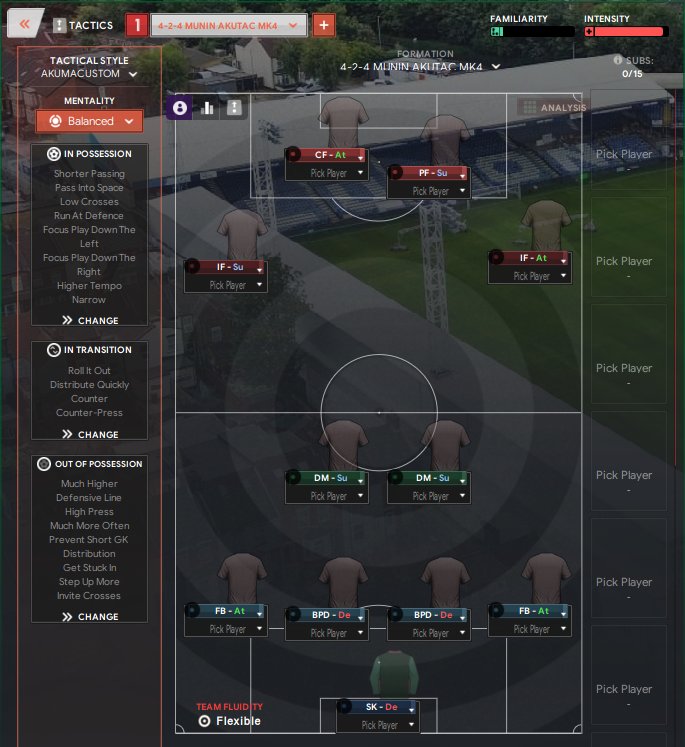The height and width of the screenshot is (747, 685).
Task: Switch to the bar chart pitch view
Action: click(x=208, y=108)
